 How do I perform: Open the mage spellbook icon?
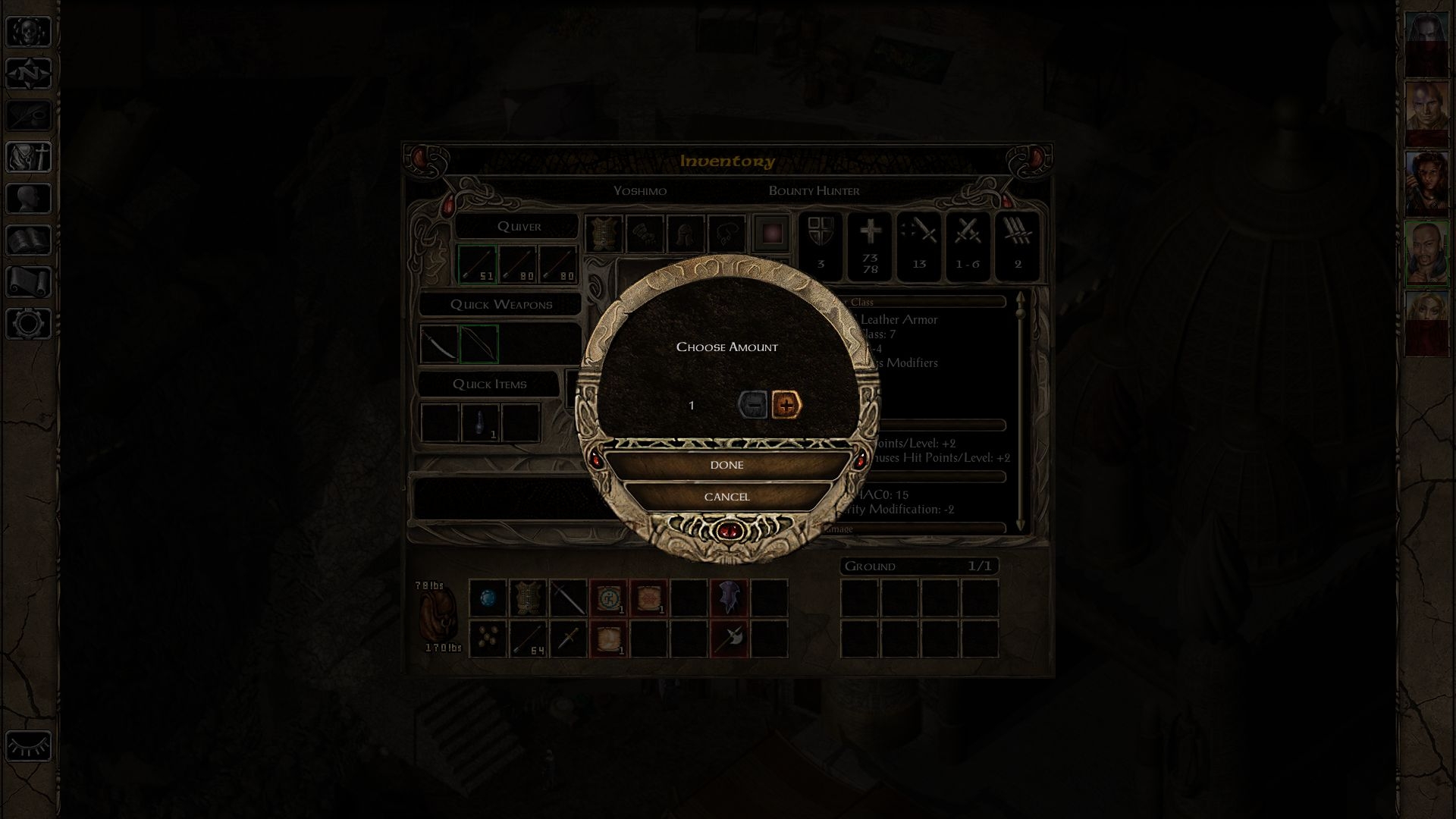pos(29,240)
